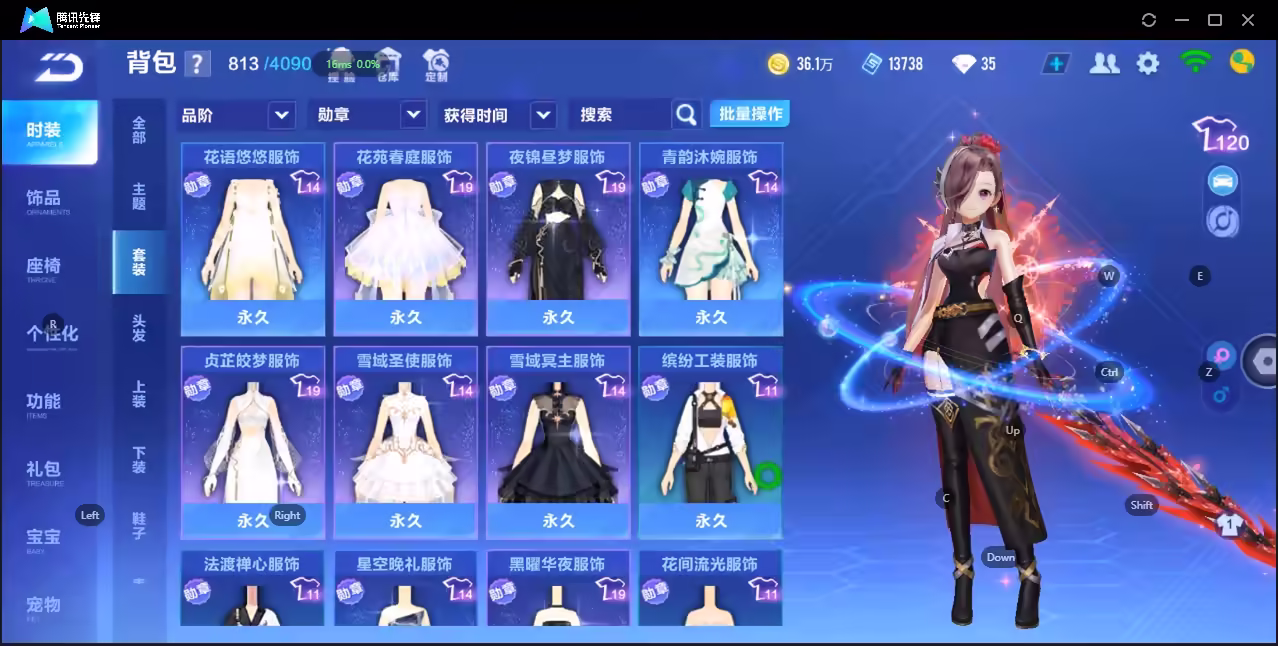This screenshot has height=646, width=1278.
Task: Open the 座椅 throne category
Action: (44, 268)
